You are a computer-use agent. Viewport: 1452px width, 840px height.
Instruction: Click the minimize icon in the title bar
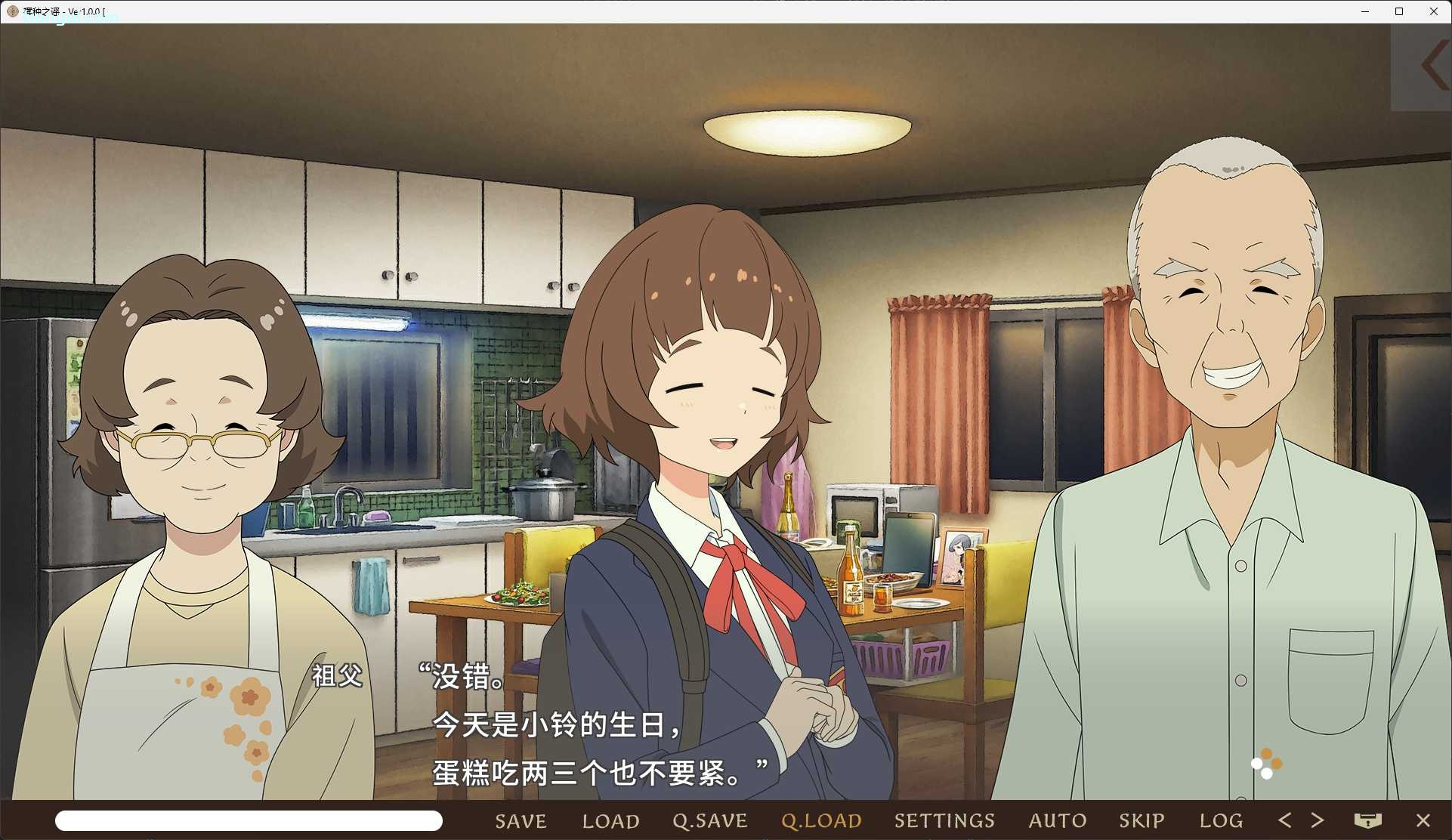[x=1364, y=11]
